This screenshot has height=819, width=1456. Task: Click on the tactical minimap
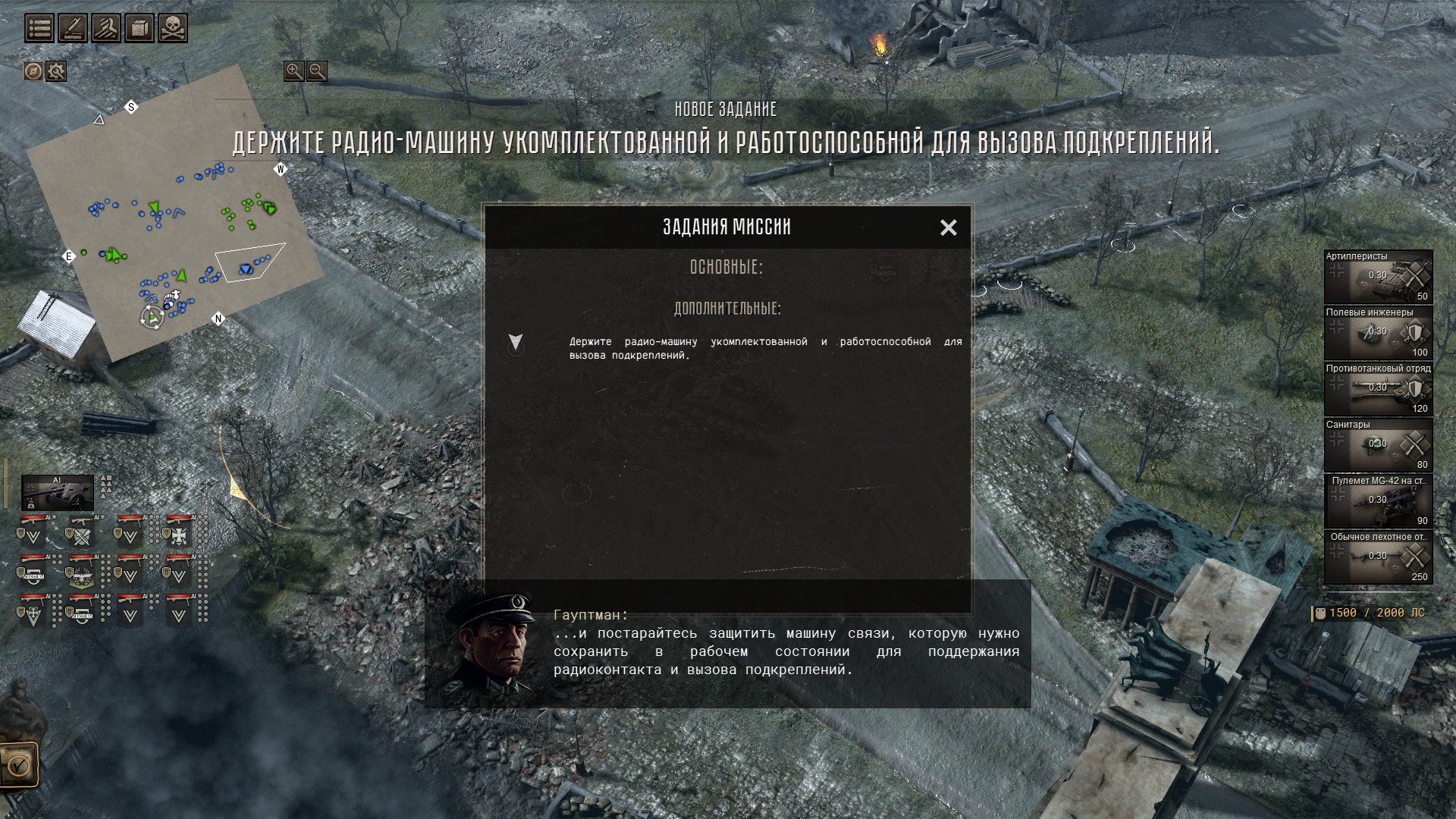pos(174,220)
